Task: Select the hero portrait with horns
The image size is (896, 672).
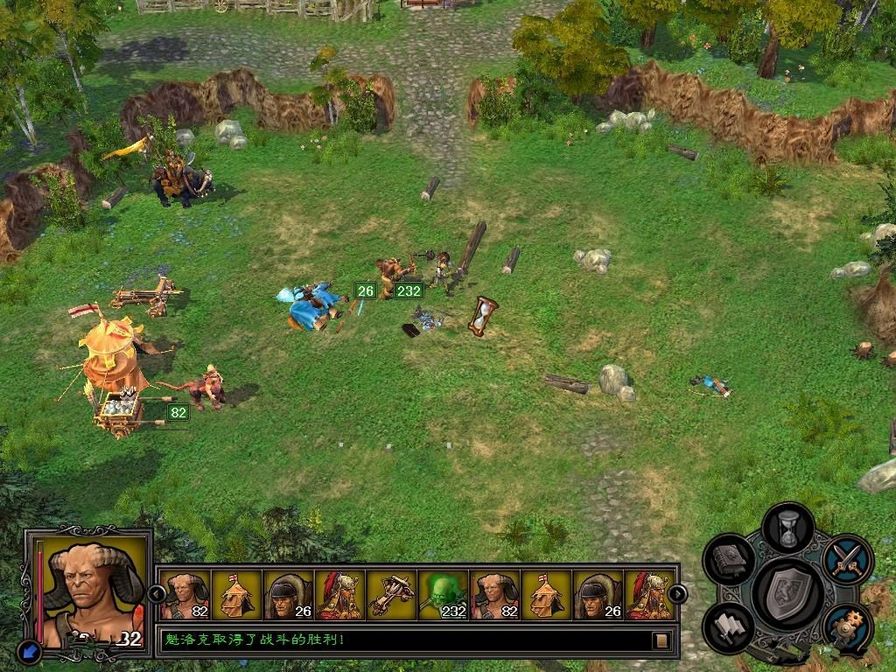Action: point(87,587)
